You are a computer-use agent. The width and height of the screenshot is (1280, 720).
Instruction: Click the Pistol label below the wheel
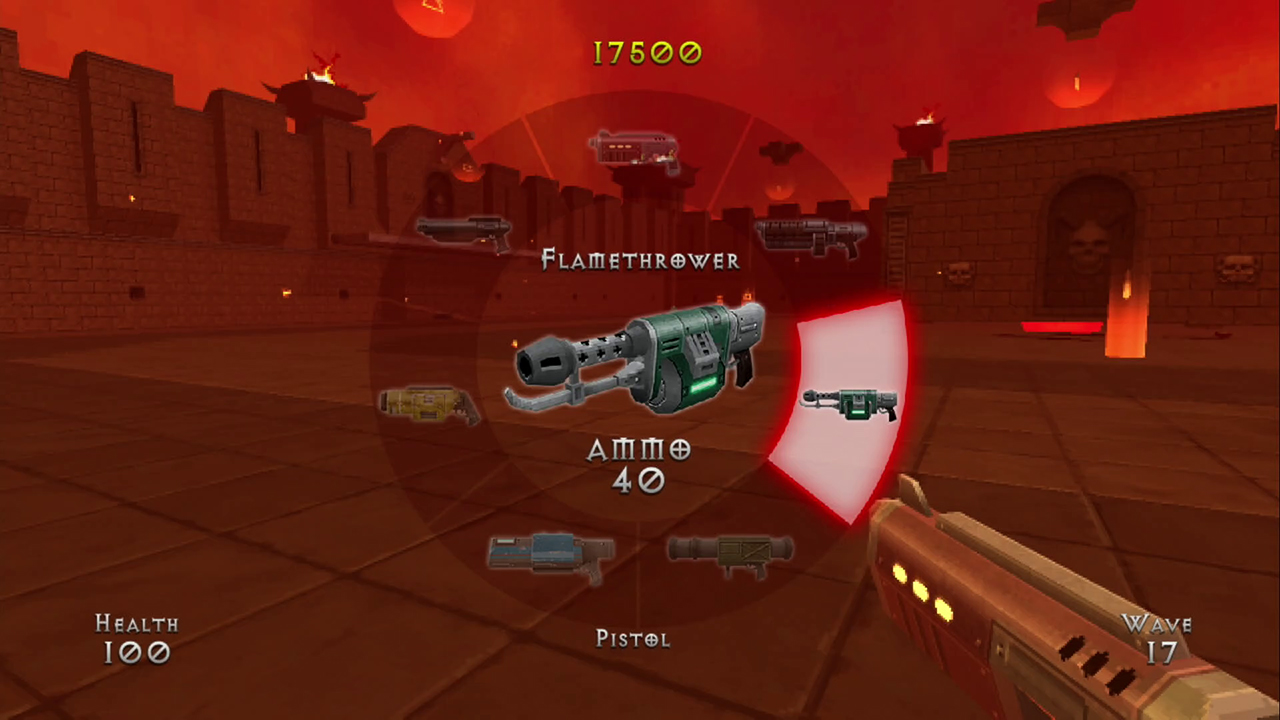click(x=632, y=639)
